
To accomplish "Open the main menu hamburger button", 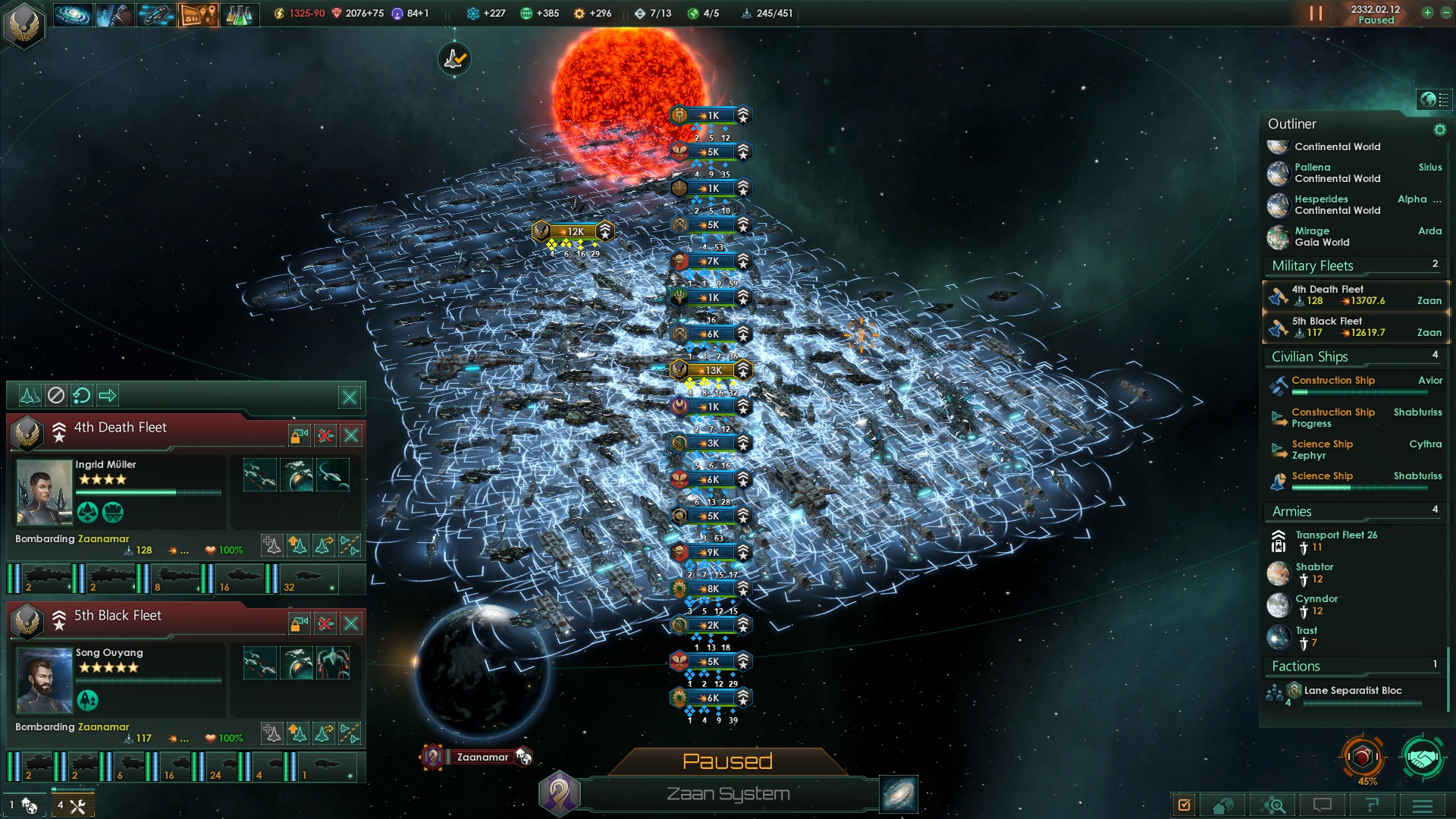I will [1422, 805].
